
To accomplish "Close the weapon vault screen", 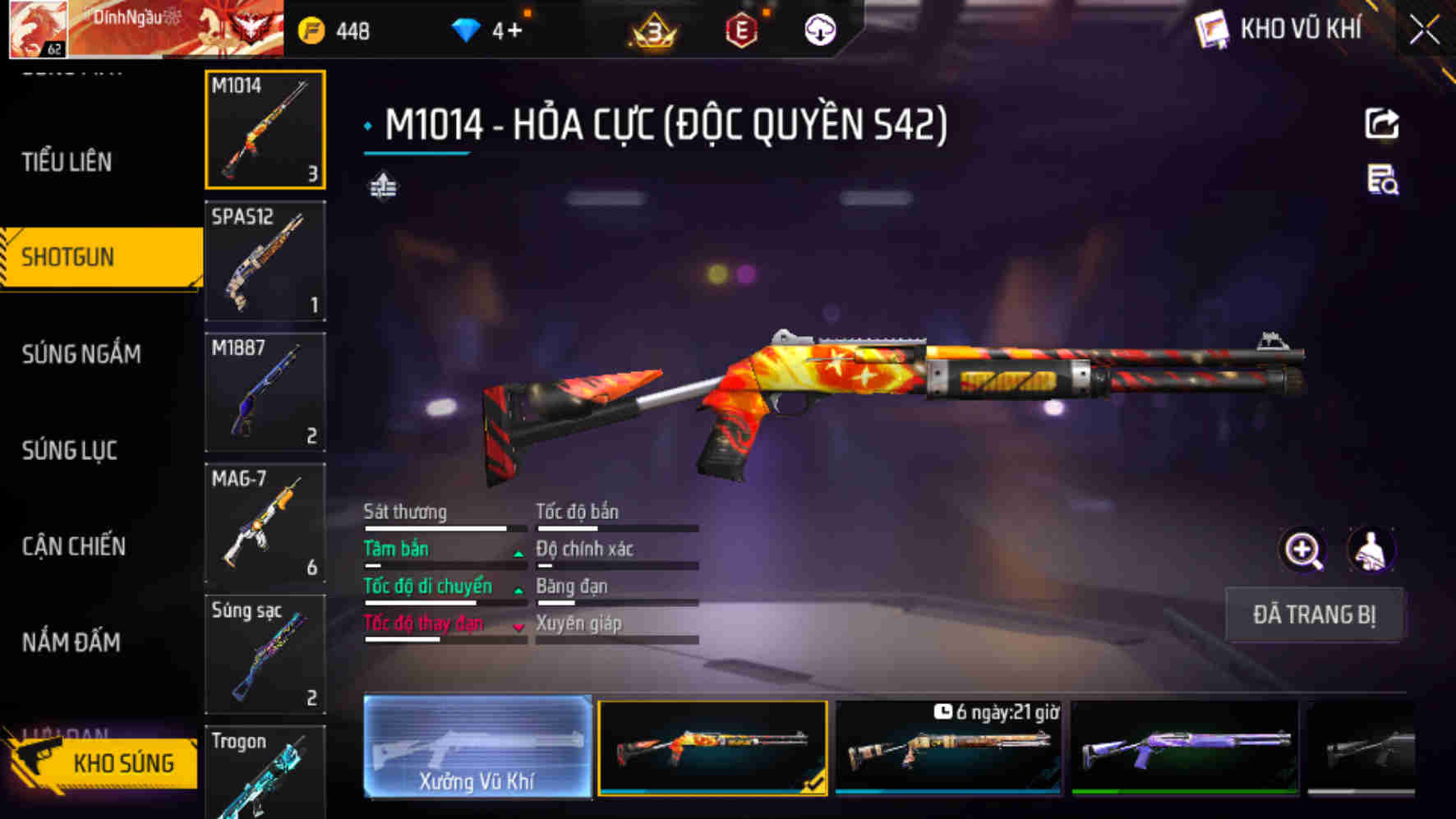I will click(1425, 31).
